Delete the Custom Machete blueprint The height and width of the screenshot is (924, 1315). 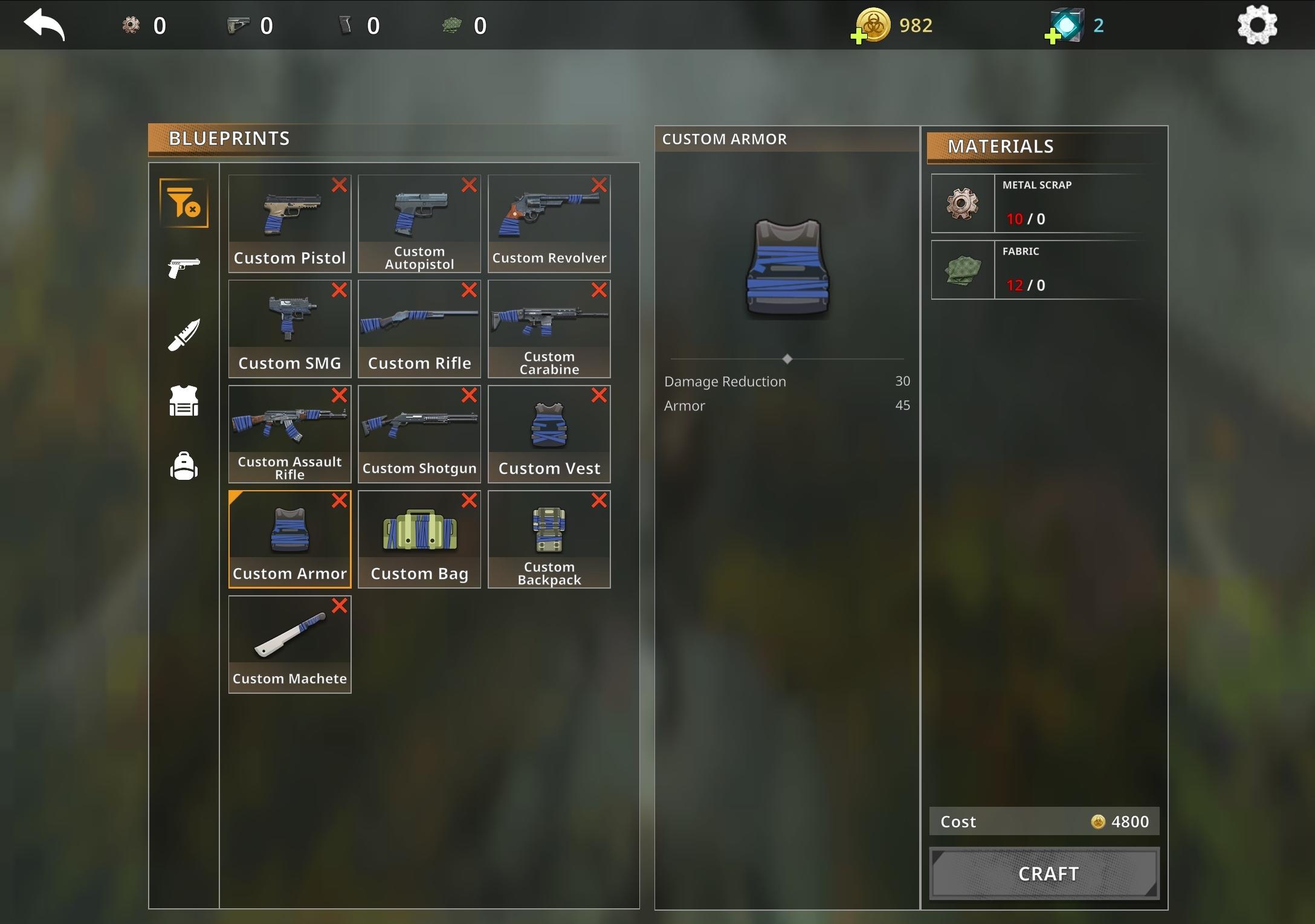click(x=339, y=606)
